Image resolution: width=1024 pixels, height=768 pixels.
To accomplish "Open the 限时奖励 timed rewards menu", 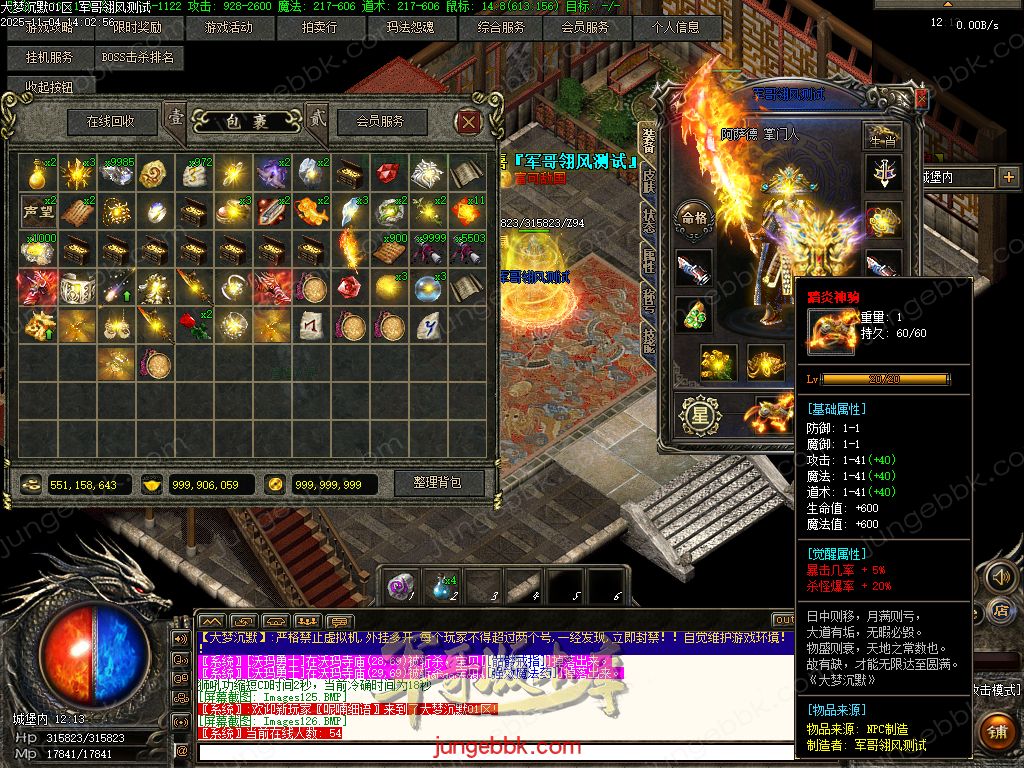I will pos(136,28).
